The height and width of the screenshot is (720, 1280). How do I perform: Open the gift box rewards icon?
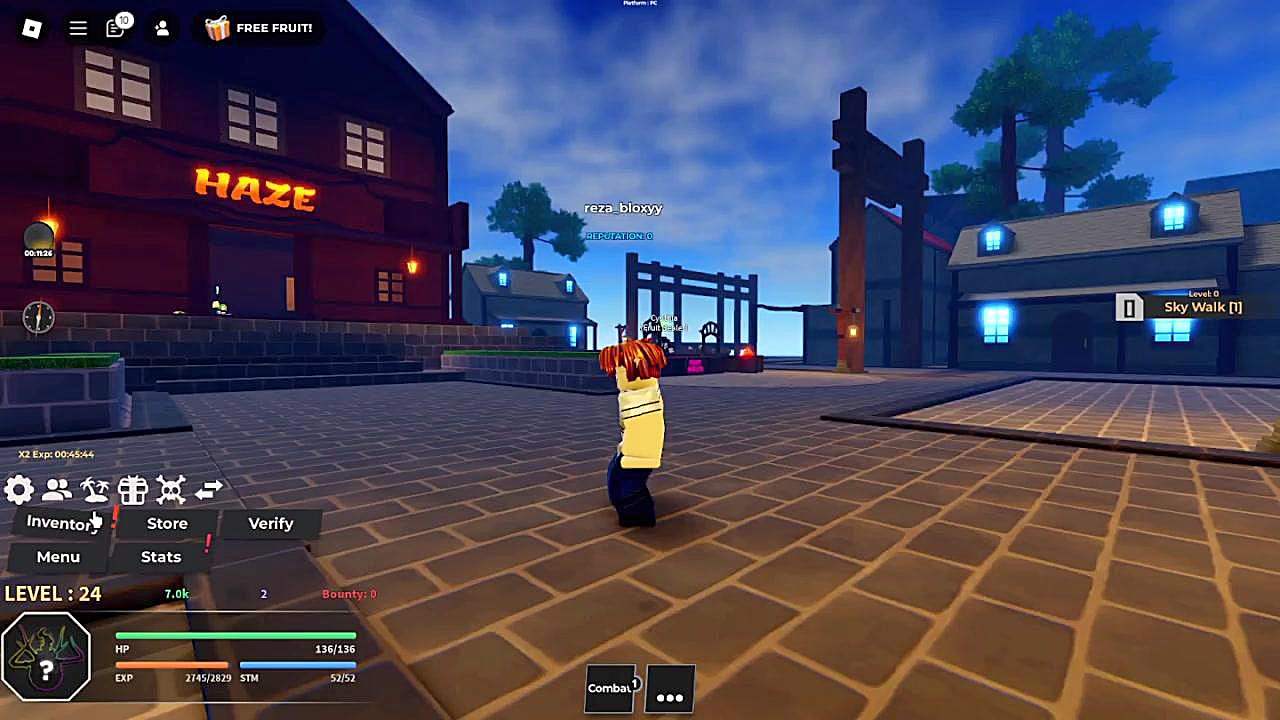pyautogui.click(x=133, y=490)
